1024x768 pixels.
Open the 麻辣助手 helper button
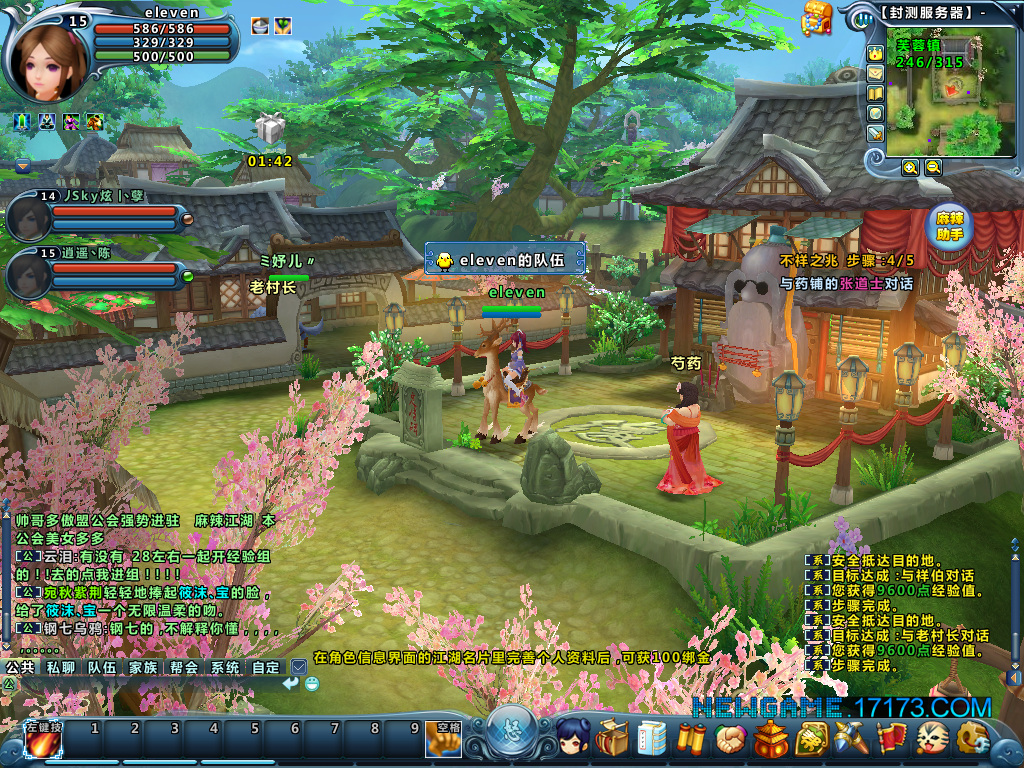pyautogui.click(x=950, y=226)
